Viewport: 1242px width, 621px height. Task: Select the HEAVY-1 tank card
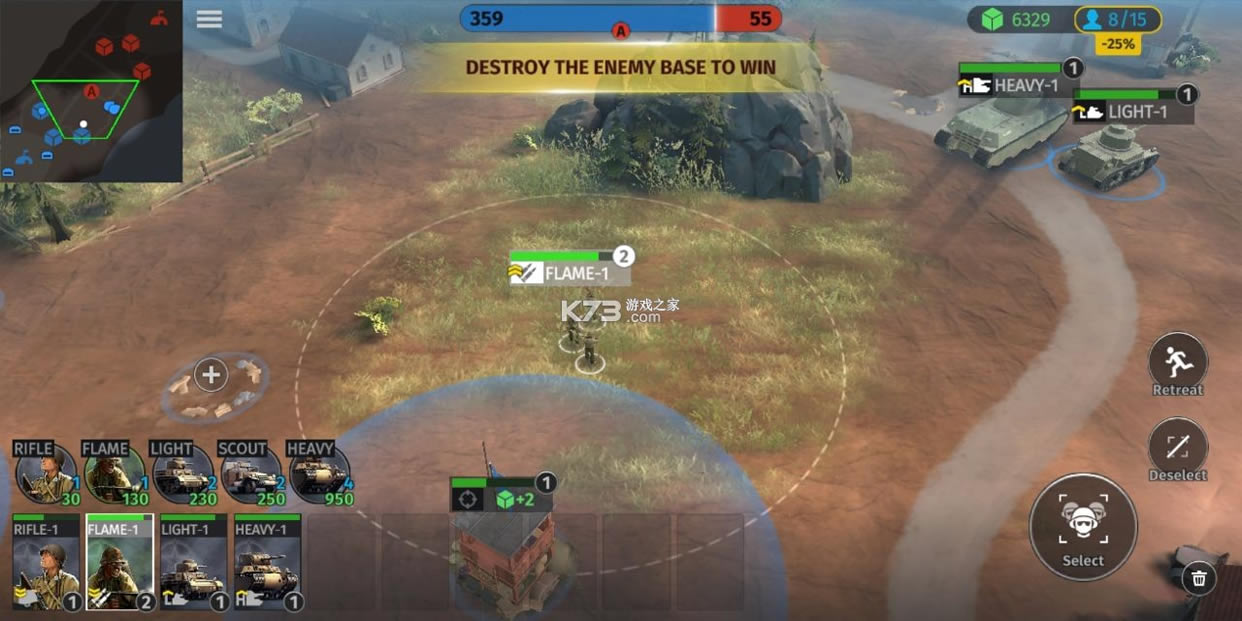point(267,564)
